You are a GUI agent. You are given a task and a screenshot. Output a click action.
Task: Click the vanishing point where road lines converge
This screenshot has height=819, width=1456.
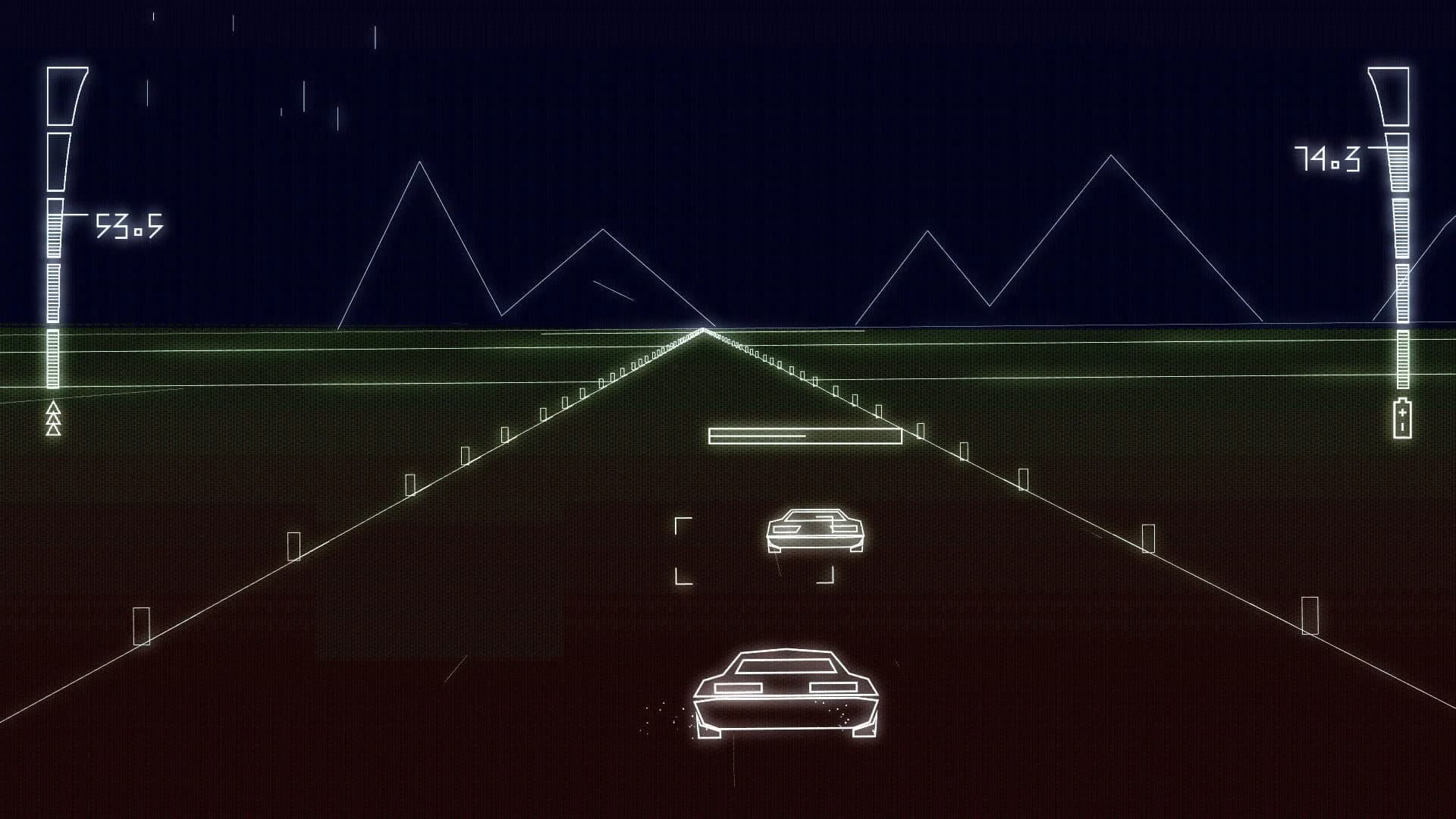tap(704, 330)
